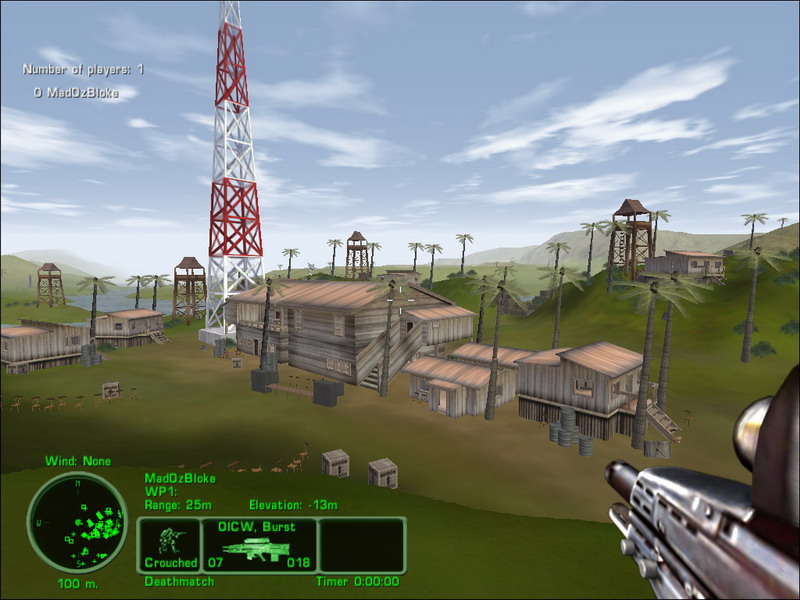Select the OICW Burst weapon slot

pyautogui.click(x=260, y=545)
